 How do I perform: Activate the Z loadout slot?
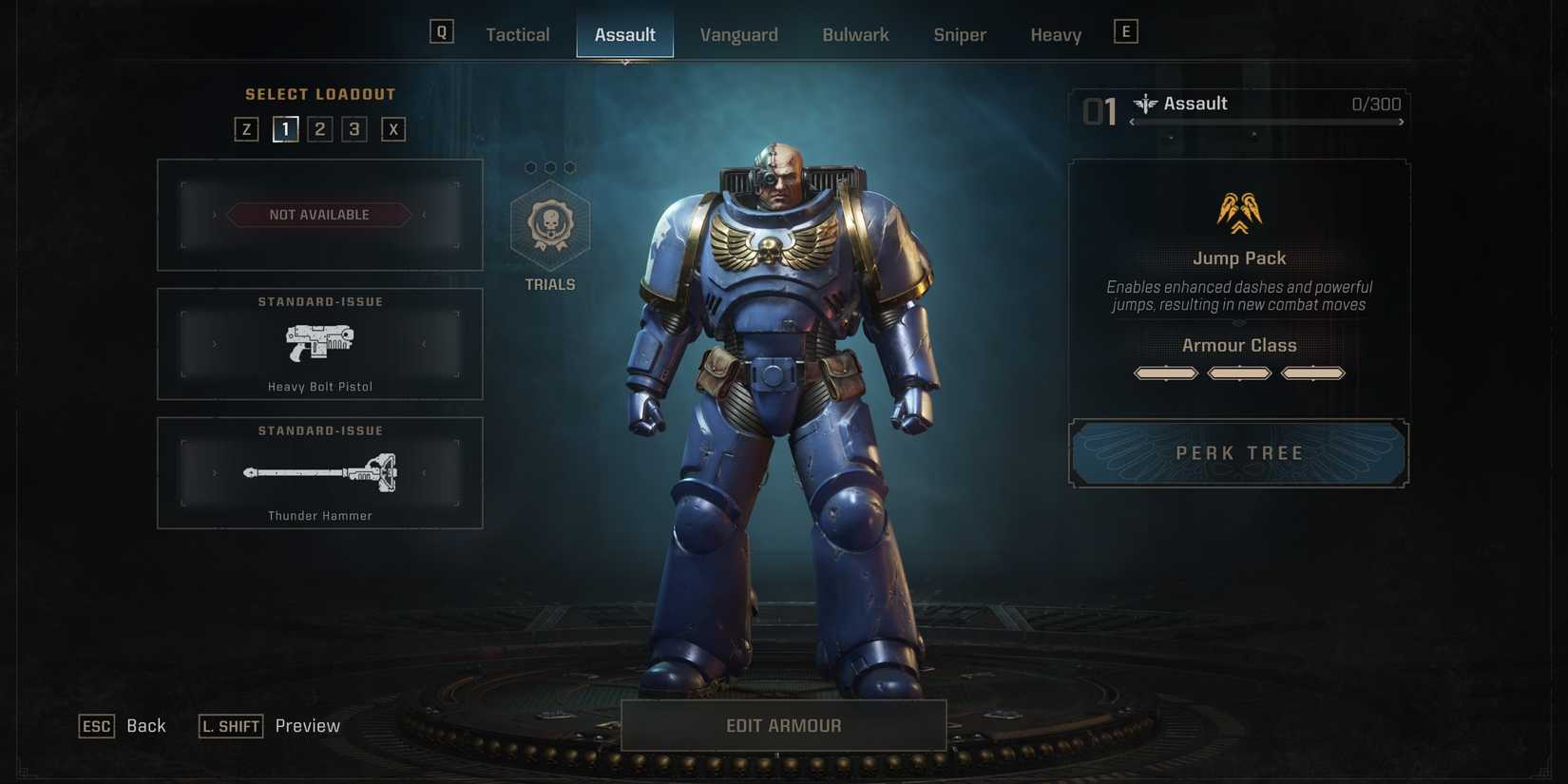tap(246, 128)
